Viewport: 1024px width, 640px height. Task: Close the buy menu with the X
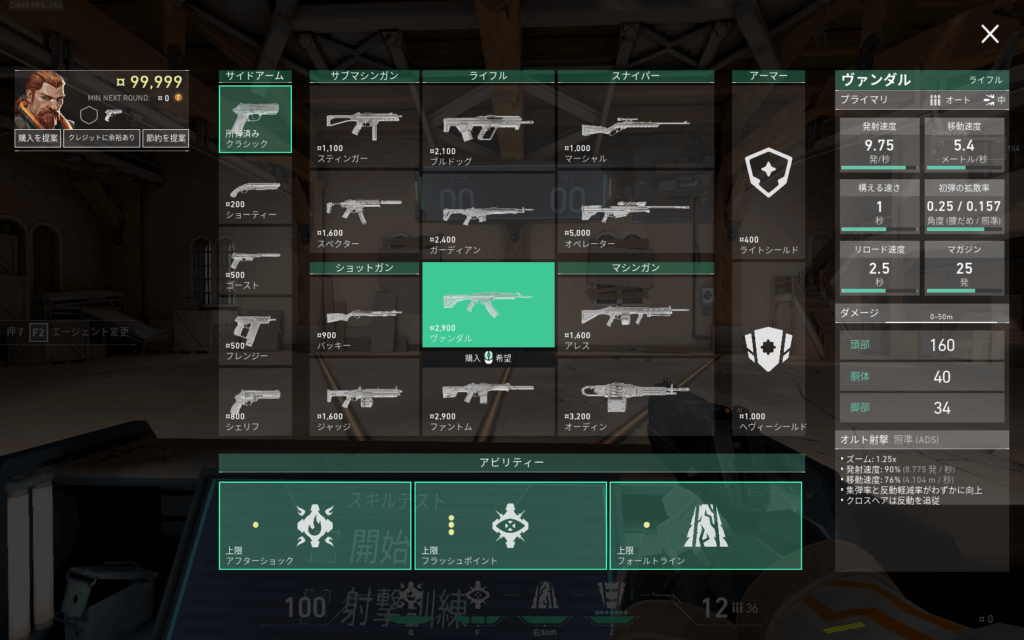click(x=990, y=35)
